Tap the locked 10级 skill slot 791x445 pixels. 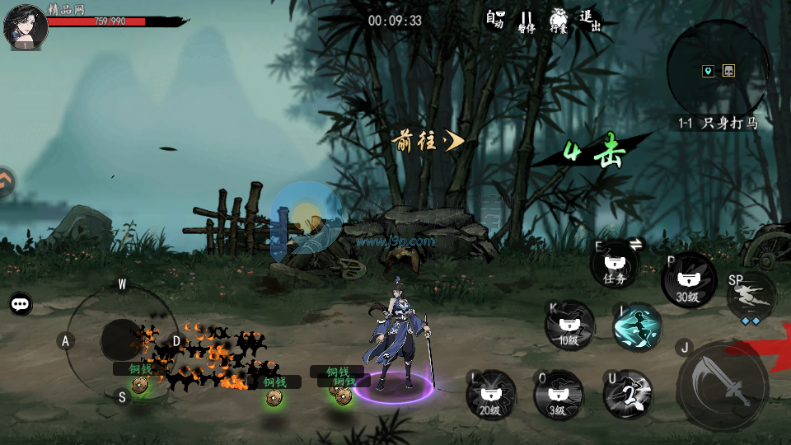[x=569, y=325]
